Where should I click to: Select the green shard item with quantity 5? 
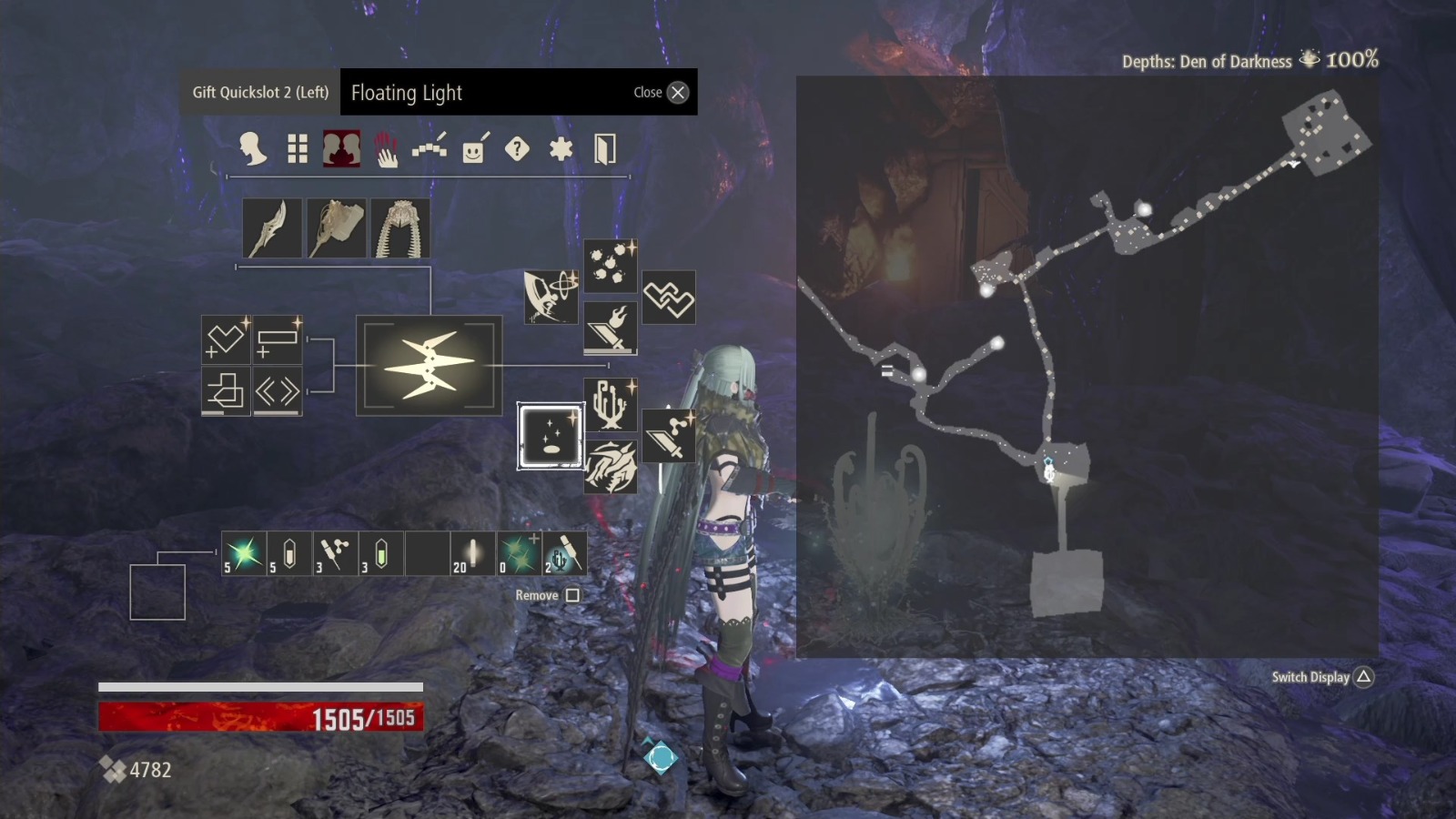pyautogui.click(x=242, y=555)
